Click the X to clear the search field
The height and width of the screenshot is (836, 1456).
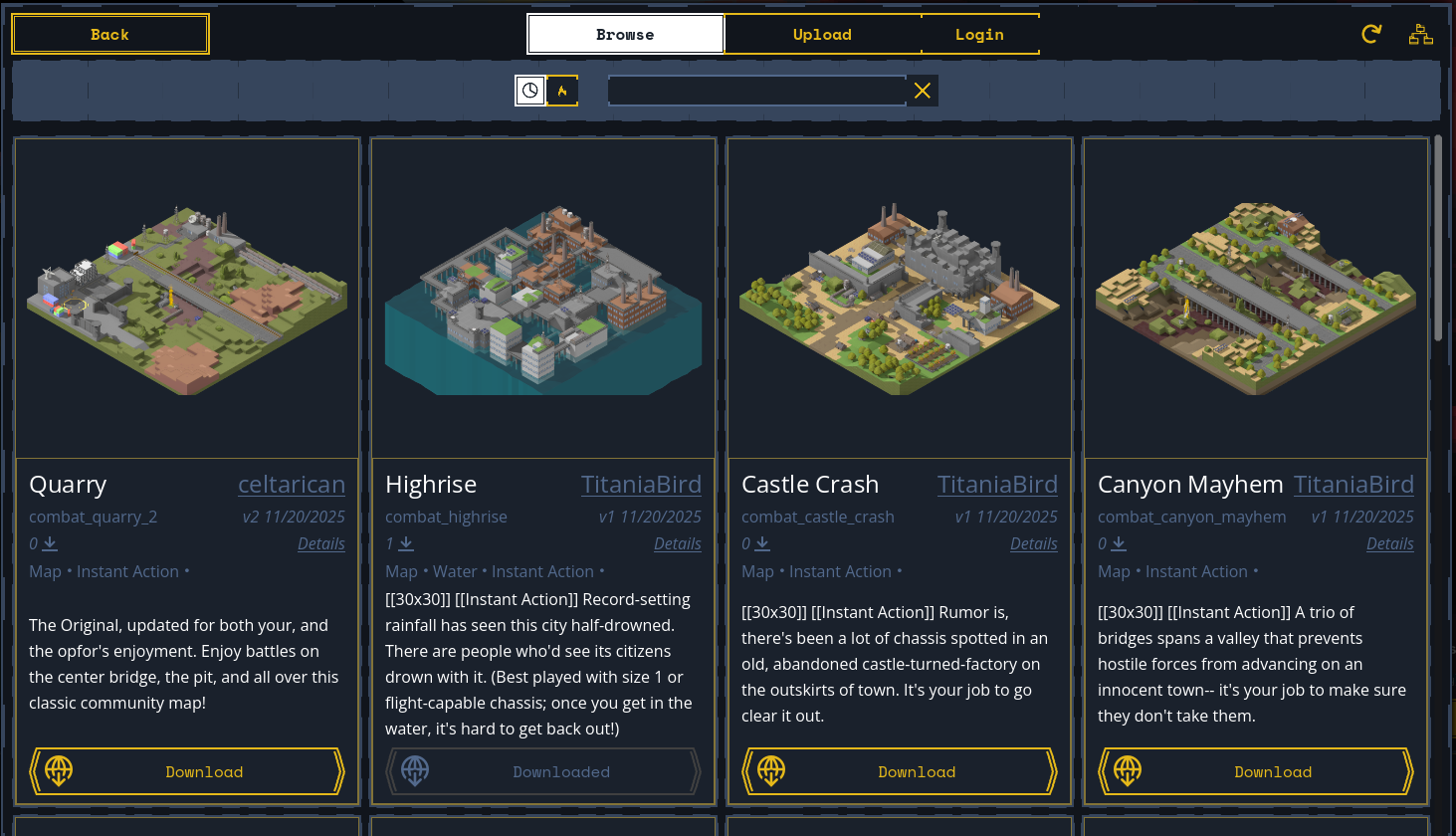(x=922, y=91)
